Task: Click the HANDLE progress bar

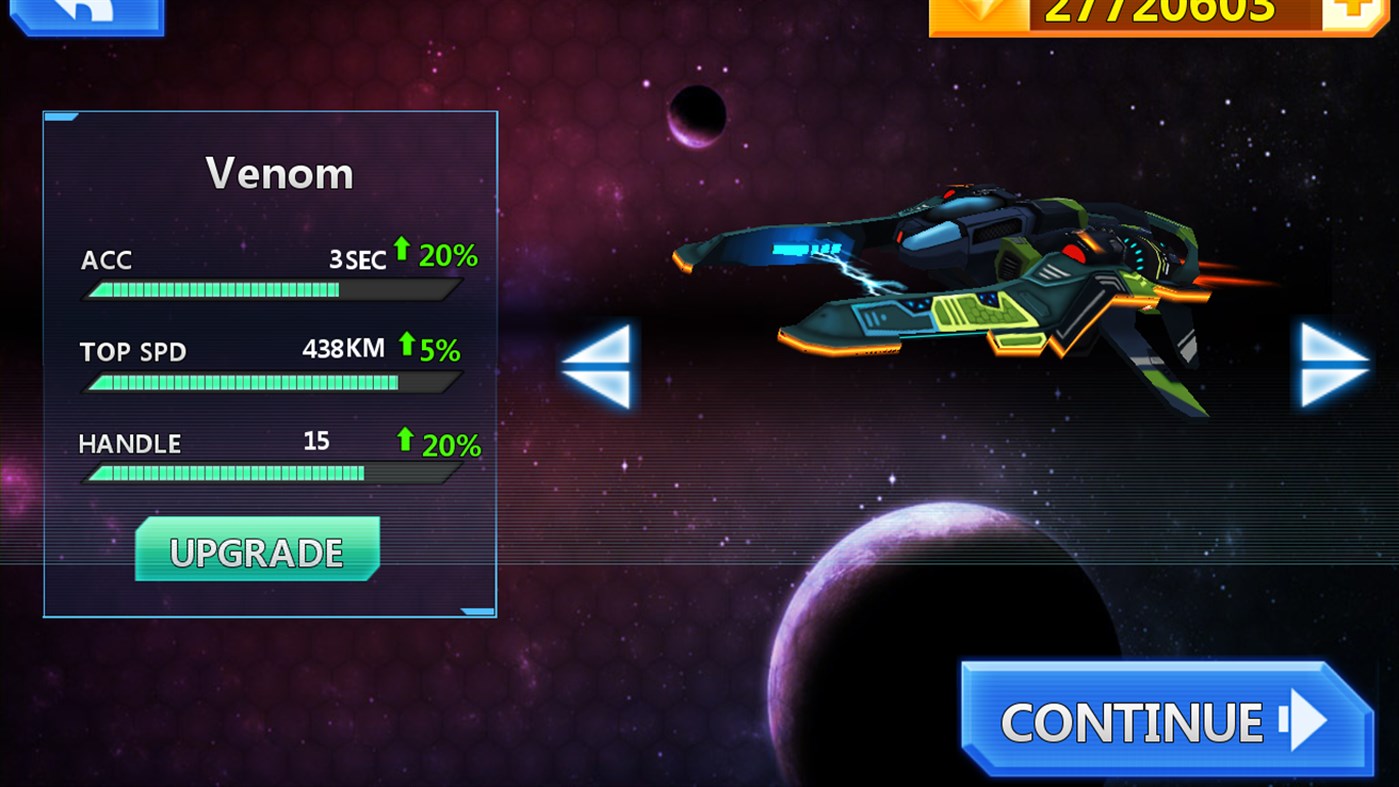Action: 270,472
